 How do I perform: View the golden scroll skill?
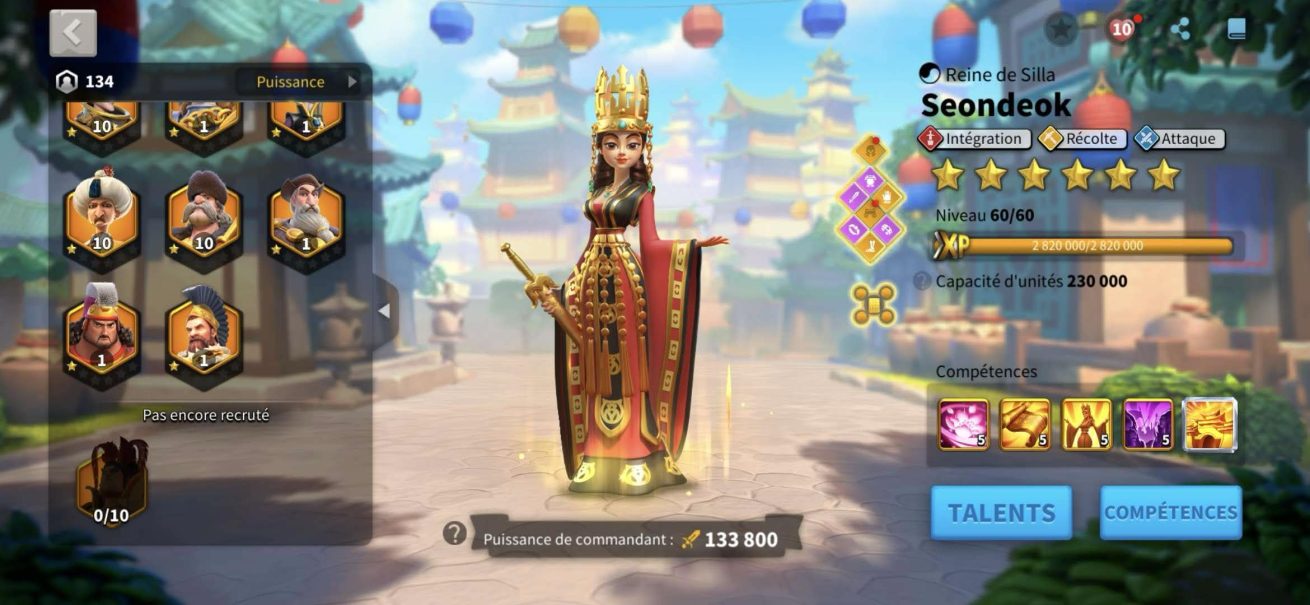(1025, 424)
